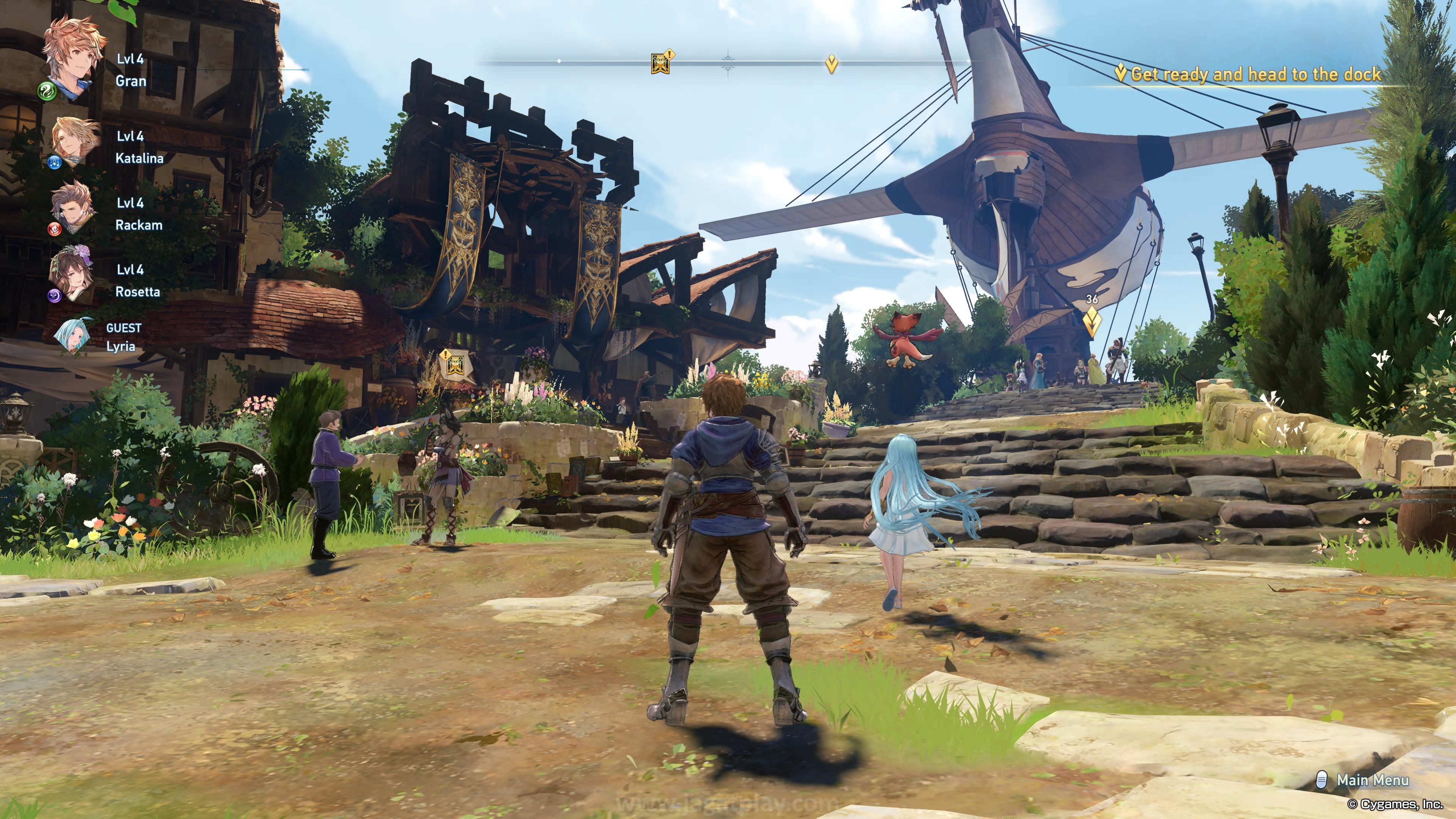Select Katalina's party portrait
Screen dimensions: 1456x819
coord(75,141)
